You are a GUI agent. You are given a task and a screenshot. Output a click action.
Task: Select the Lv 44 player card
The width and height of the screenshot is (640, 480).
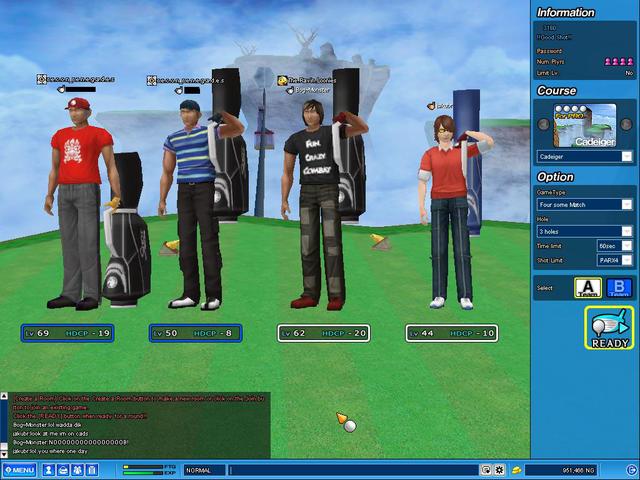point(452,333)
